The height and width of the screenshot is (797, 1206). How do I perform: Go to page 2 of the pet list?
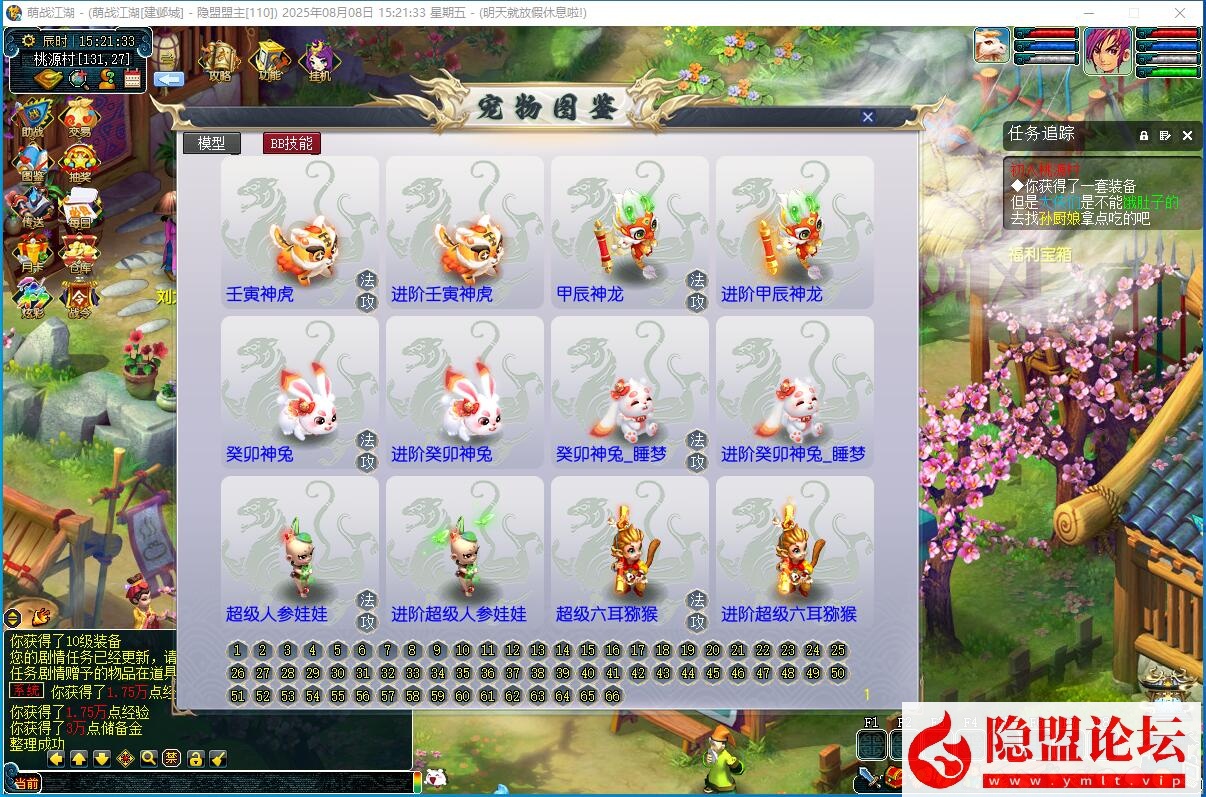tap(263, 650)
